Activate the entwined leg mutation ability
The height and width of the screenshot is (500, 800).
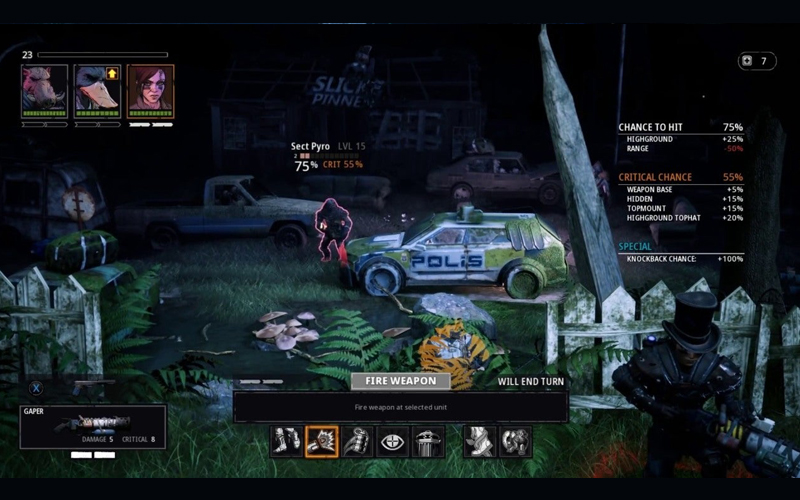point(480,441)
